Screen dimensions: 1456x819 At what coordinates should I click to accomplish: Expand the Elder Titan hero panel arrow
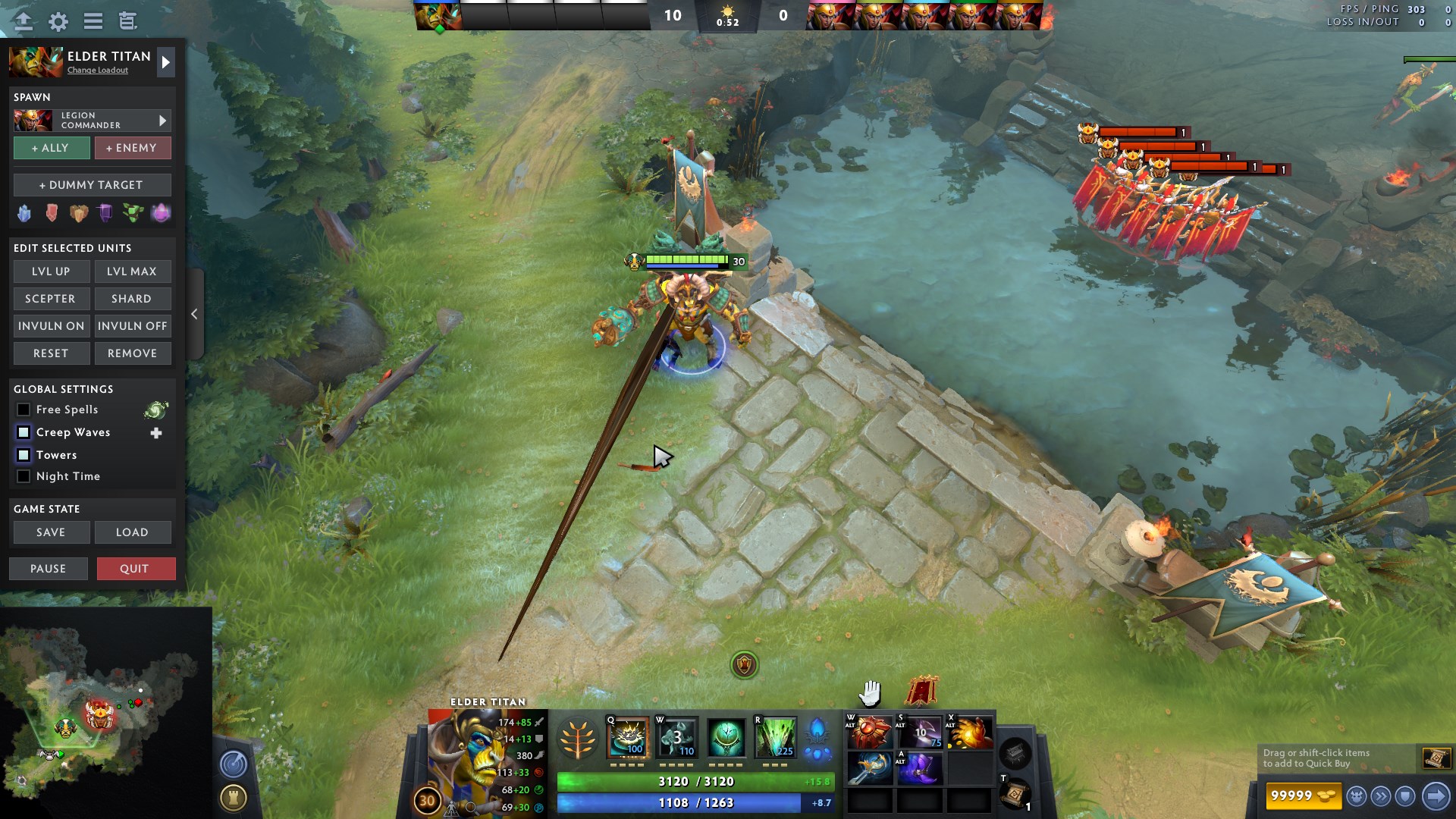click(165, 62)
